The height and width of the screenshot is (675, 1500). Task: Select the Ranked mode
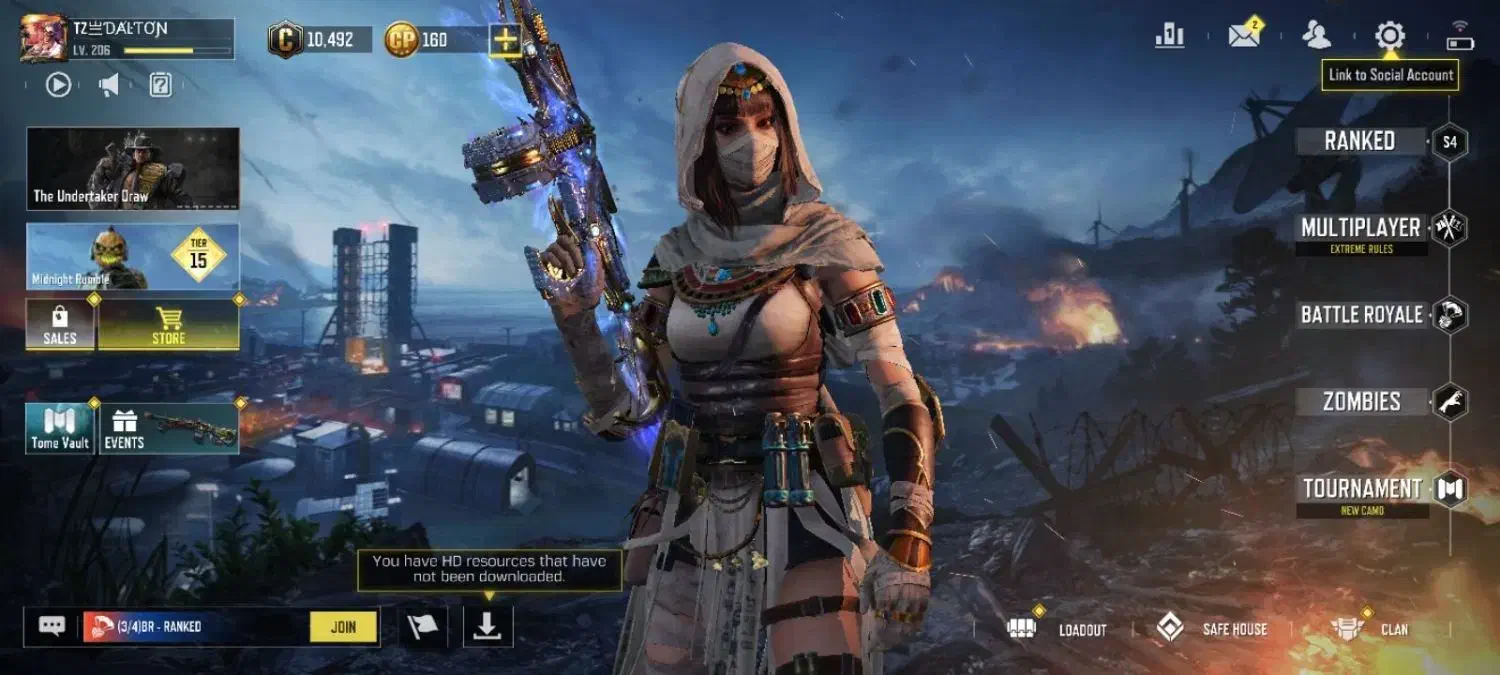click(x=1360, y=141)
